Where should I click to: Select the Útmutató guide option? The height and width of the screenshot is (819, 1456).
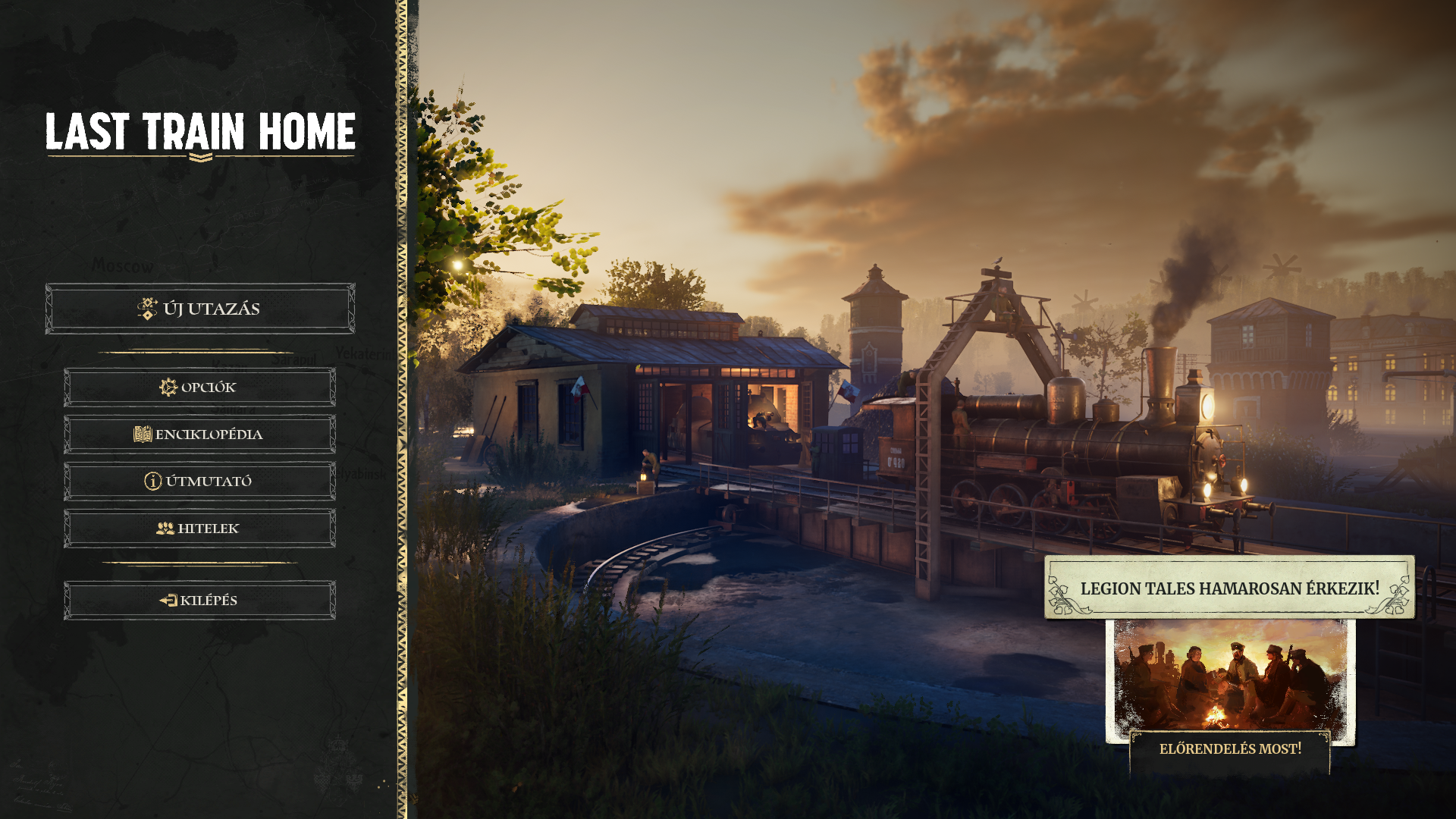click(199, 482)
